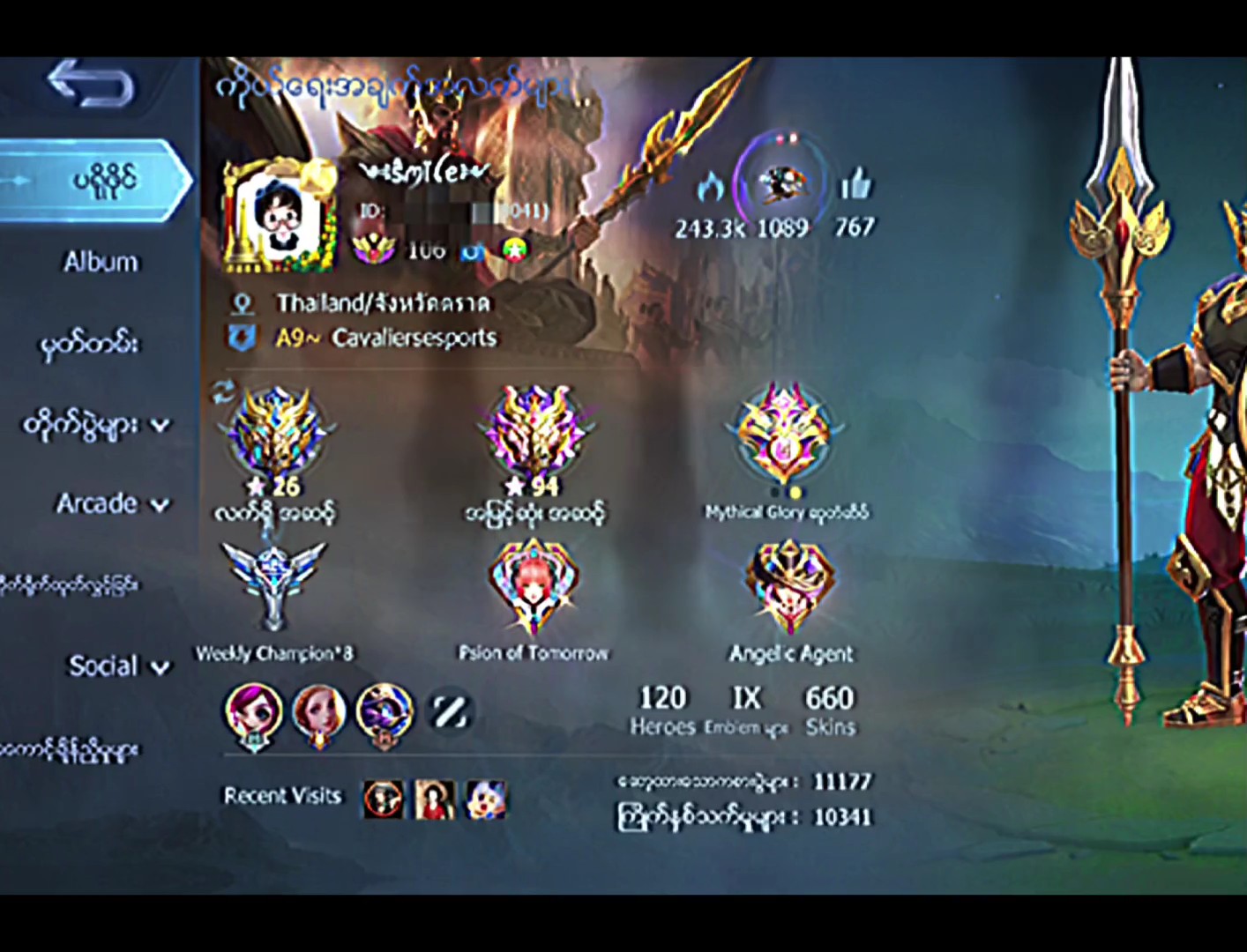Select the first recent visitor avatar
This screenshot has width=1247, height=952.
coord(384,800)
